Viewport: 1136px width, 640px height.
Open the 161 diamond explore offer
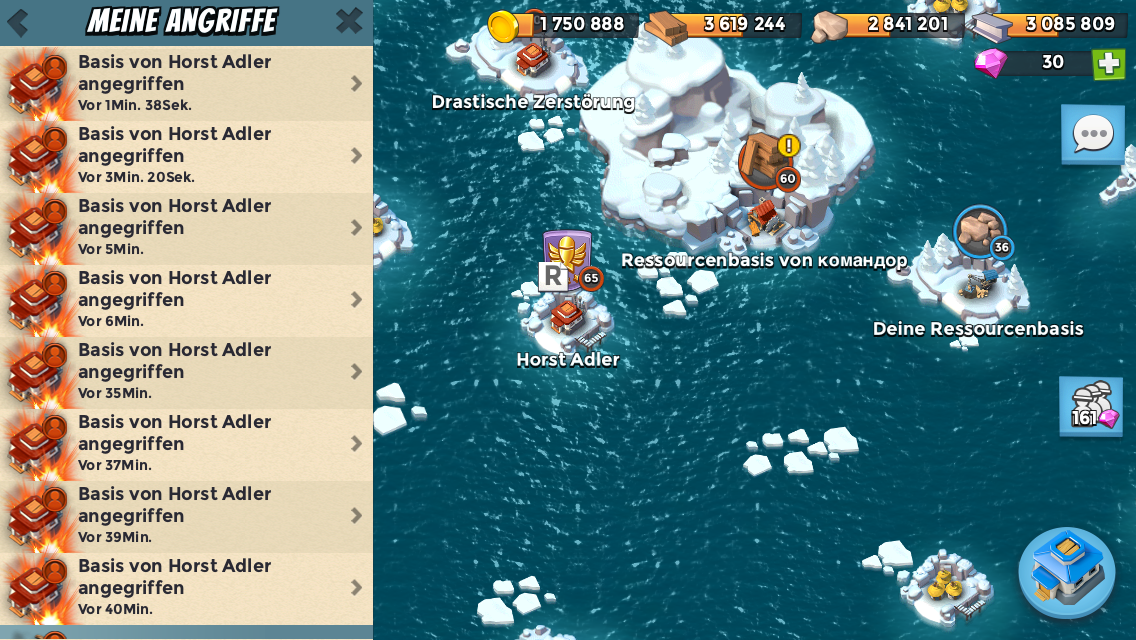click(x=1091, y=407)
